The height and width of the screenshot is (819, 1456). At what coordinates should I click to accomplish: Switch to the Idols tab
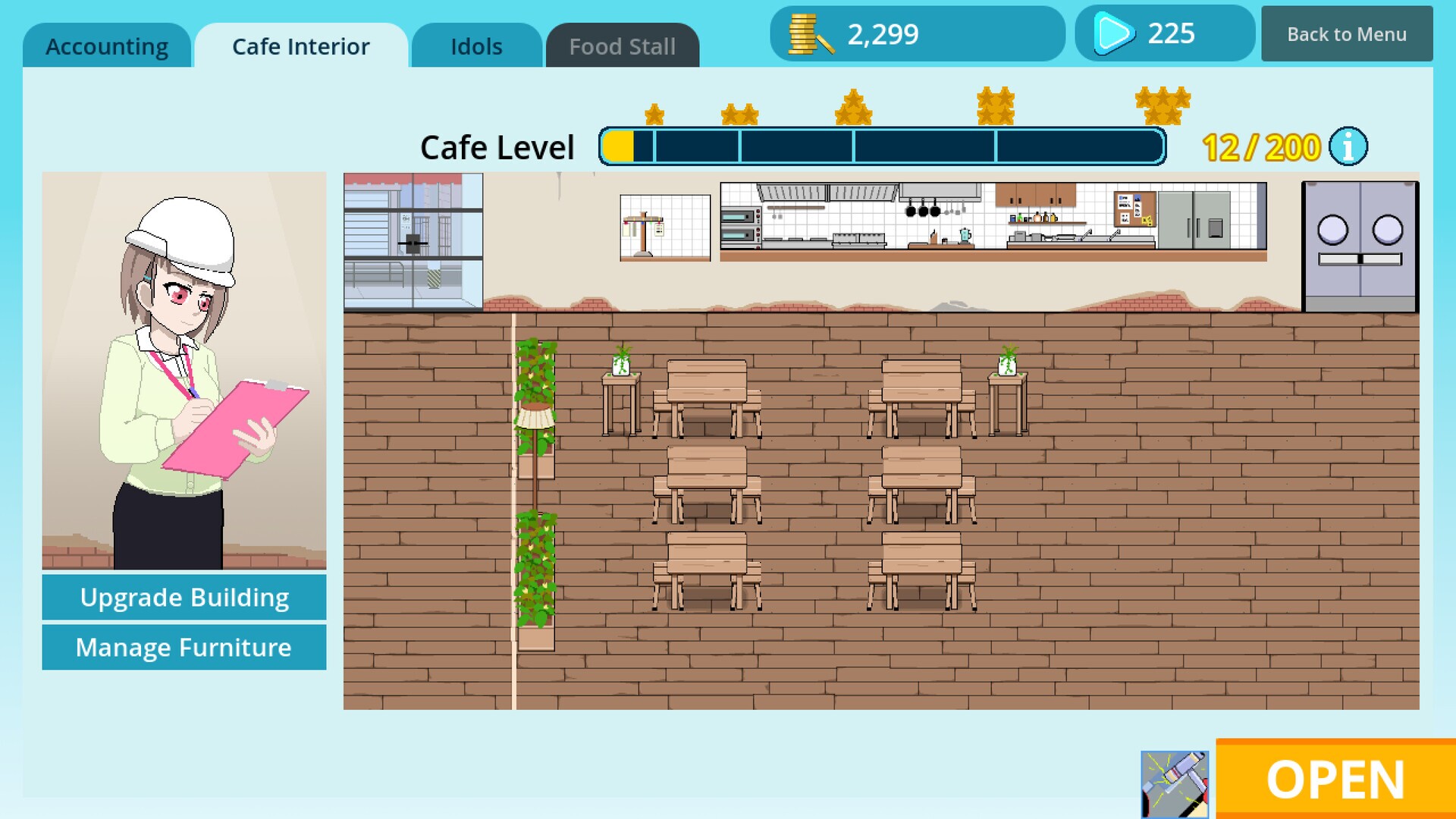[x=475, y=45]
